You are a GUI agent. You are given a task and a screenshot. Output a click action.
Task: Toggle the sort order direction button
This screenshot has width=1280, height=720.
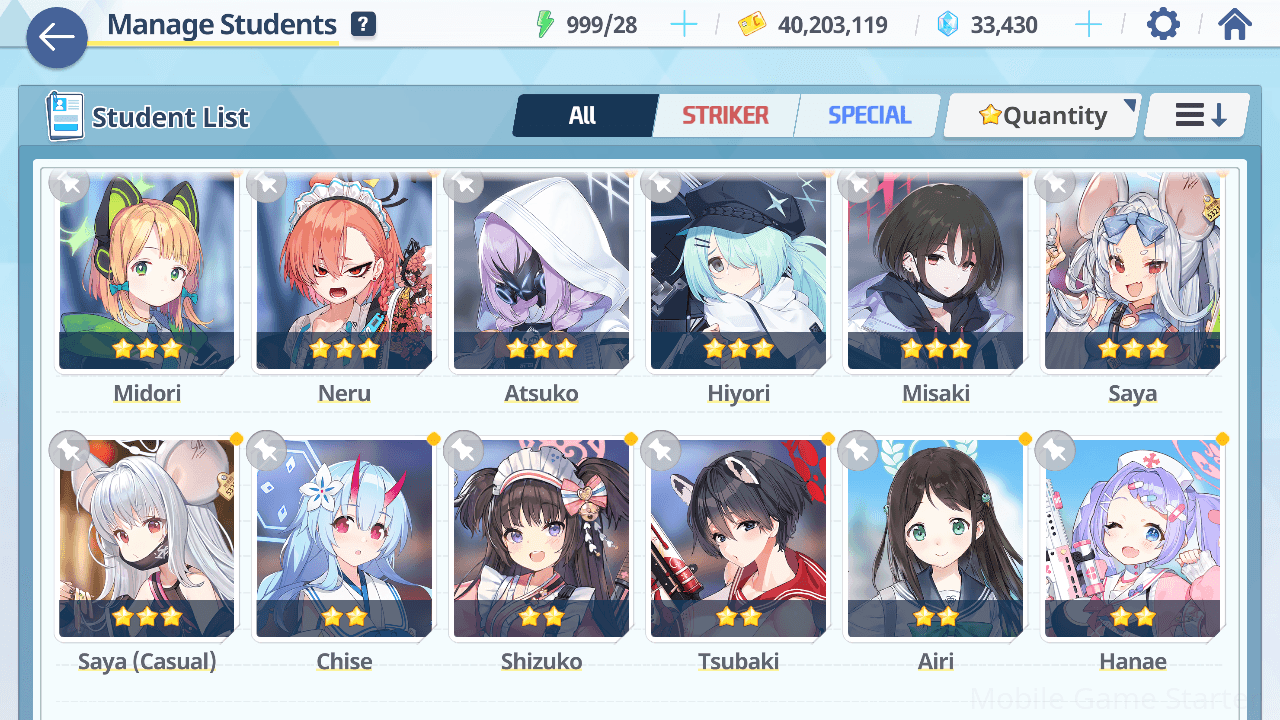click(x=1198, y=116)
